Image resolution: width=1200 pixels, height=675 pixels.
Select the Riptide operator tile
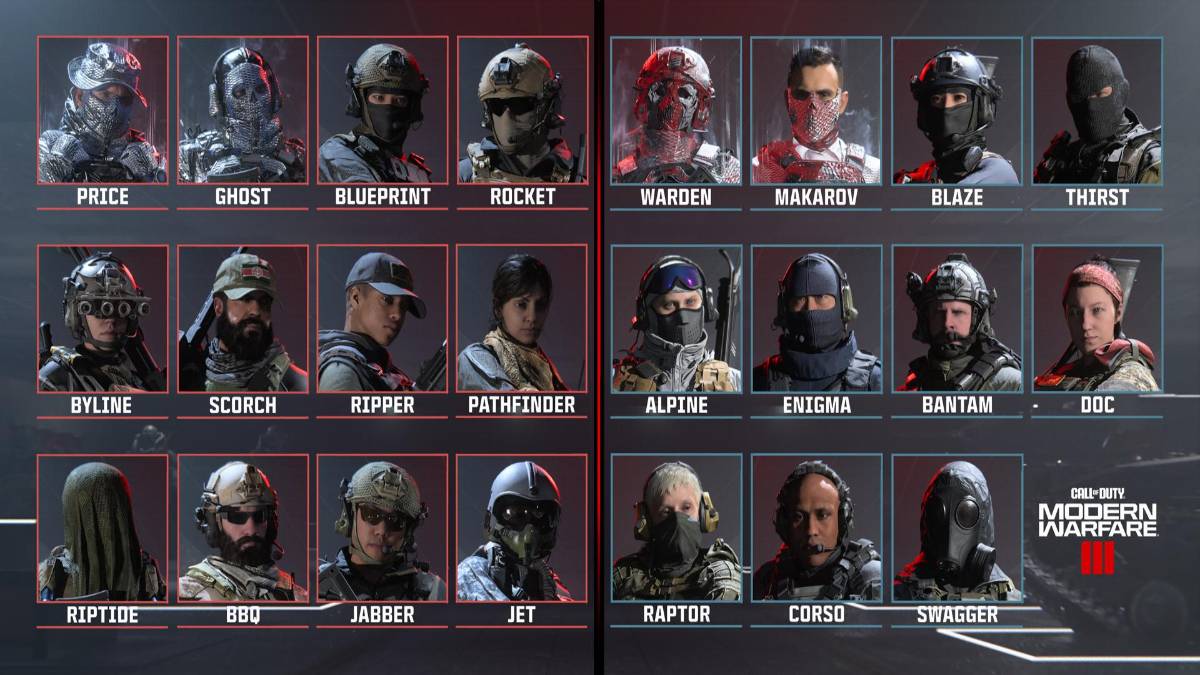pyautogui.click(x=103, y=528)
